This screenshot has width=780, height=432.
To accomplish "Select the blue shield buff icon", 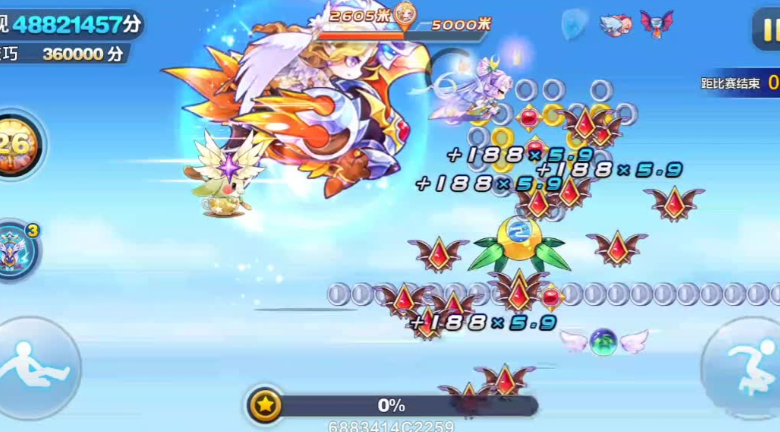I will click(574, 23).
